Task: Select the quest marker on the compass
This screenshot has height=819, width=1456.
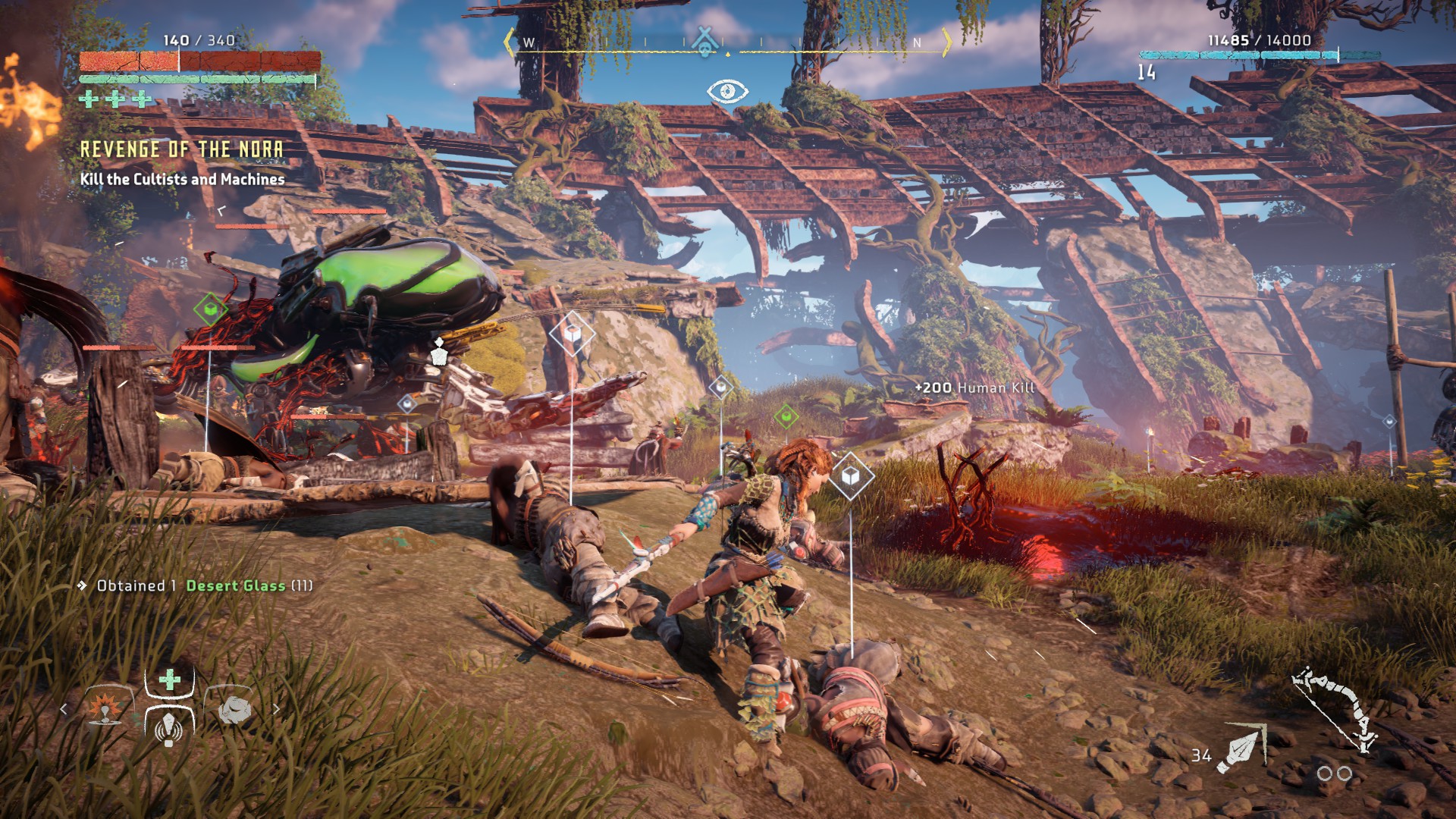Action: (x=706, y=41)
